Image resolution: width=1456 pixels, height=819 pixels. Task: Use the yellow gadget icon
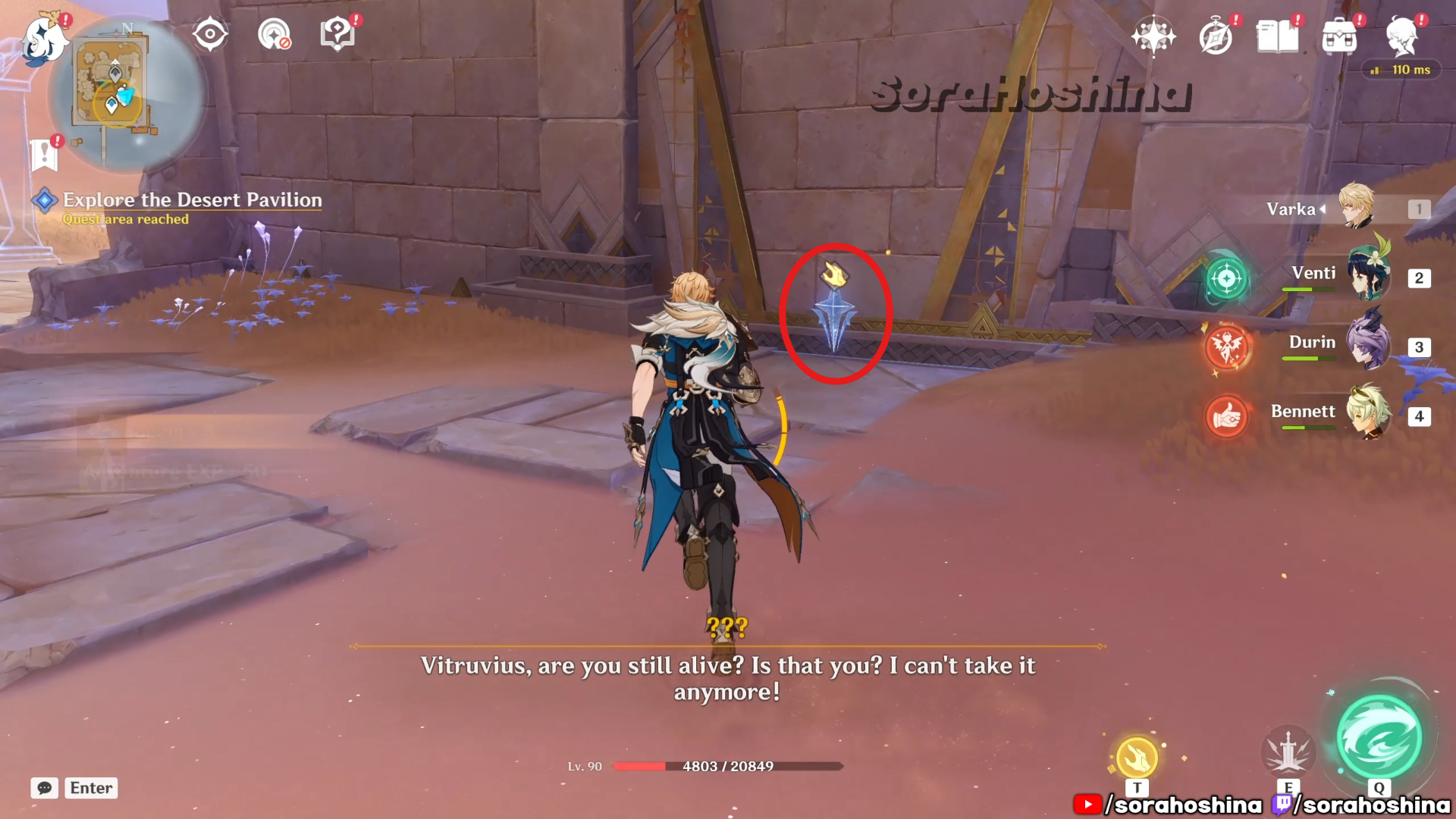[x=1137, y=757]
